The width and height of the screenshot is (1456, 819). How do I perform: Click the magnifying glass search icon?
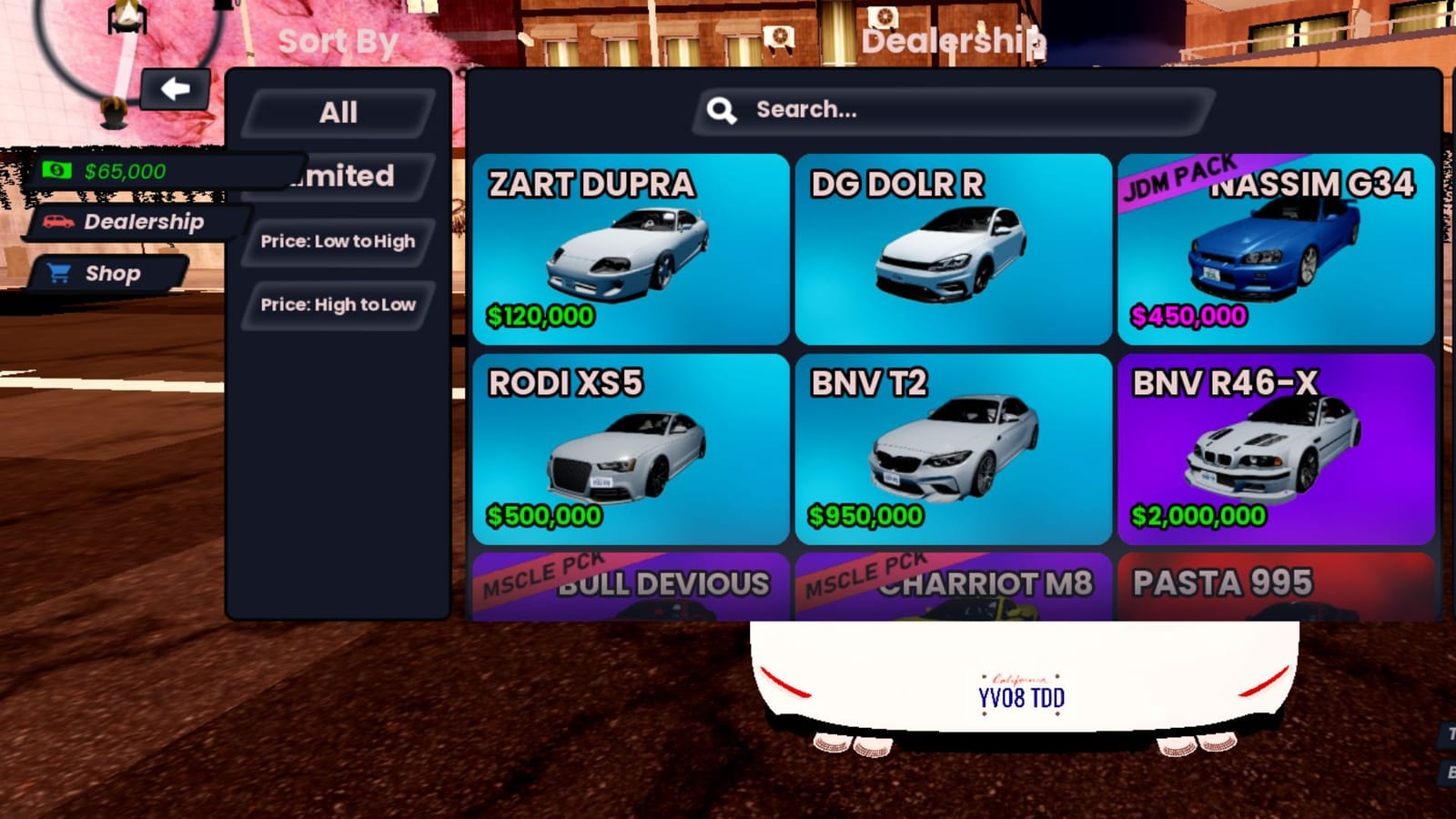[723, 109]
